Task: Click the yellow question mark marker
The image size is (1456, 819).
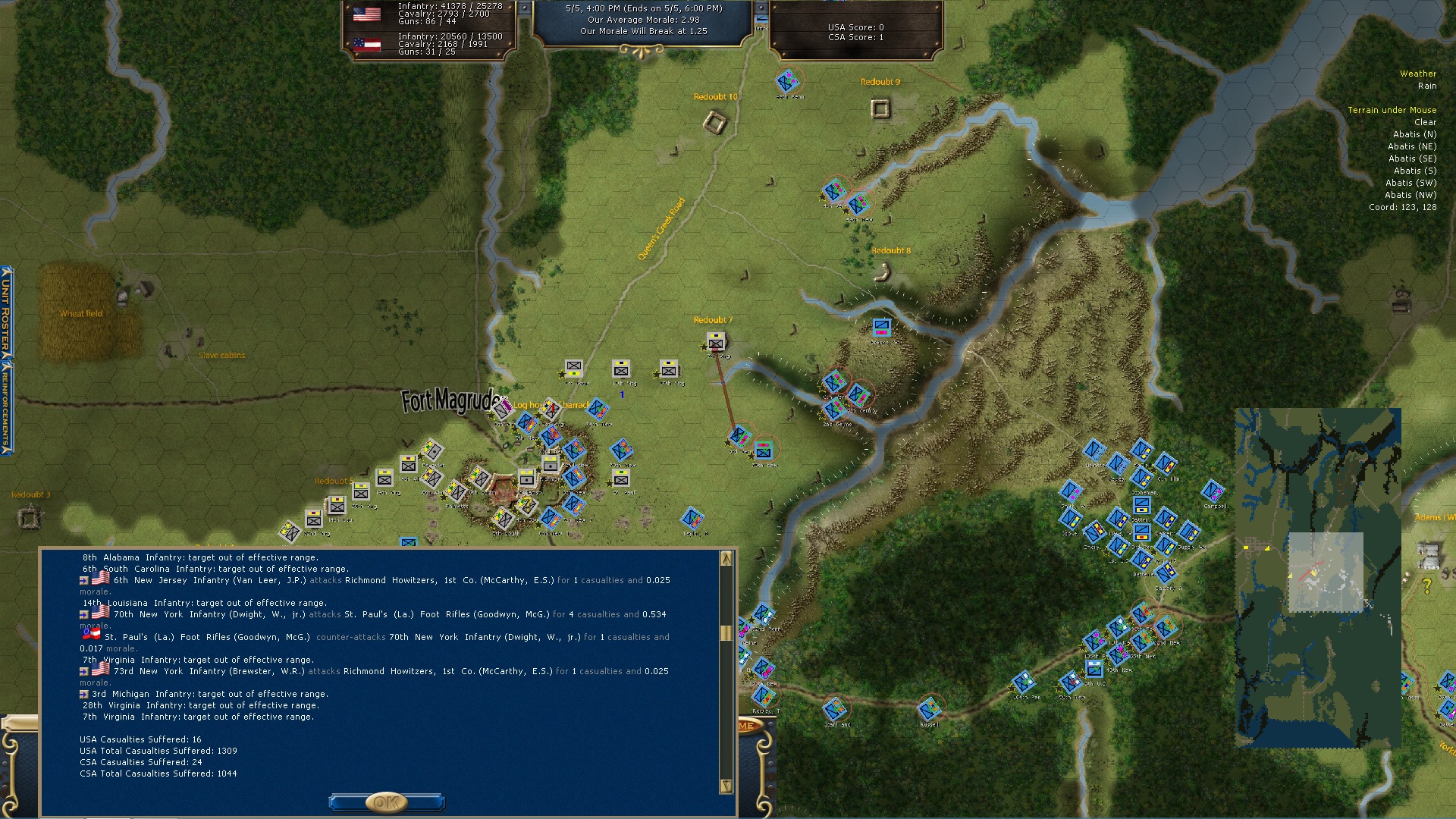Action: (1426, 586)
